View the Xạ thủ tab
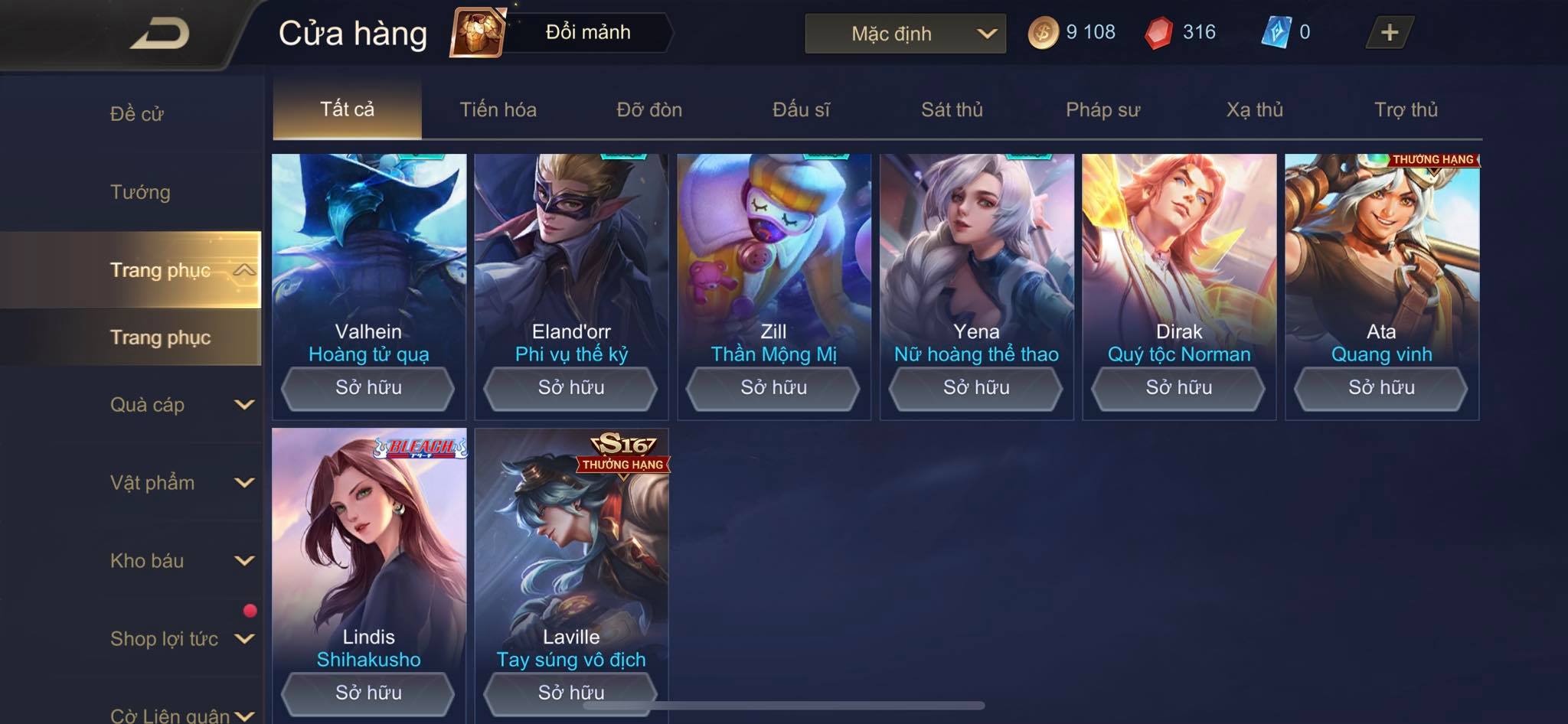Screen dimensions: 1568x724 tap(1254, 109)
